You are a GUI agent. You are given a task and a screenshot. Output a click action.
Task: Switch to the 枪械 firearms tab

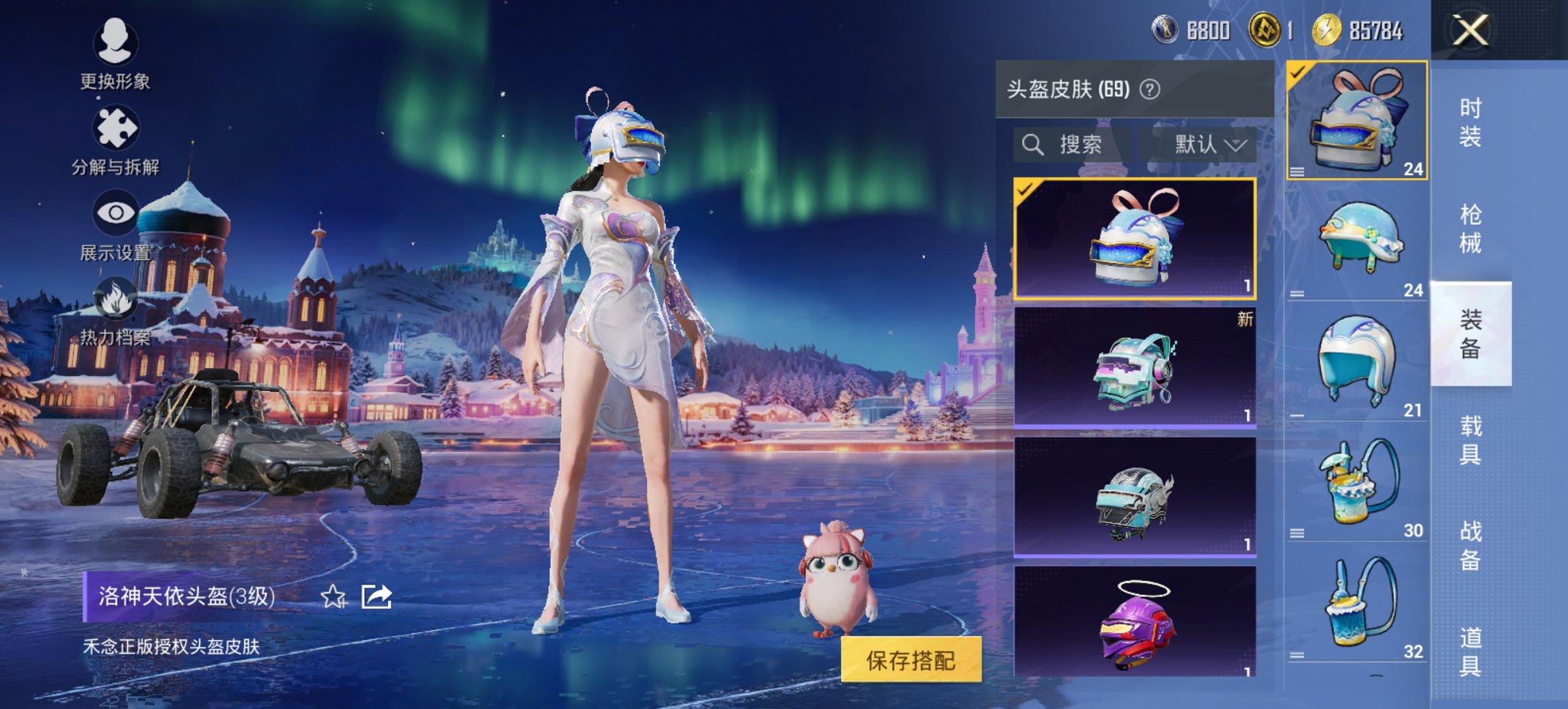click(x=1470, y=229)
